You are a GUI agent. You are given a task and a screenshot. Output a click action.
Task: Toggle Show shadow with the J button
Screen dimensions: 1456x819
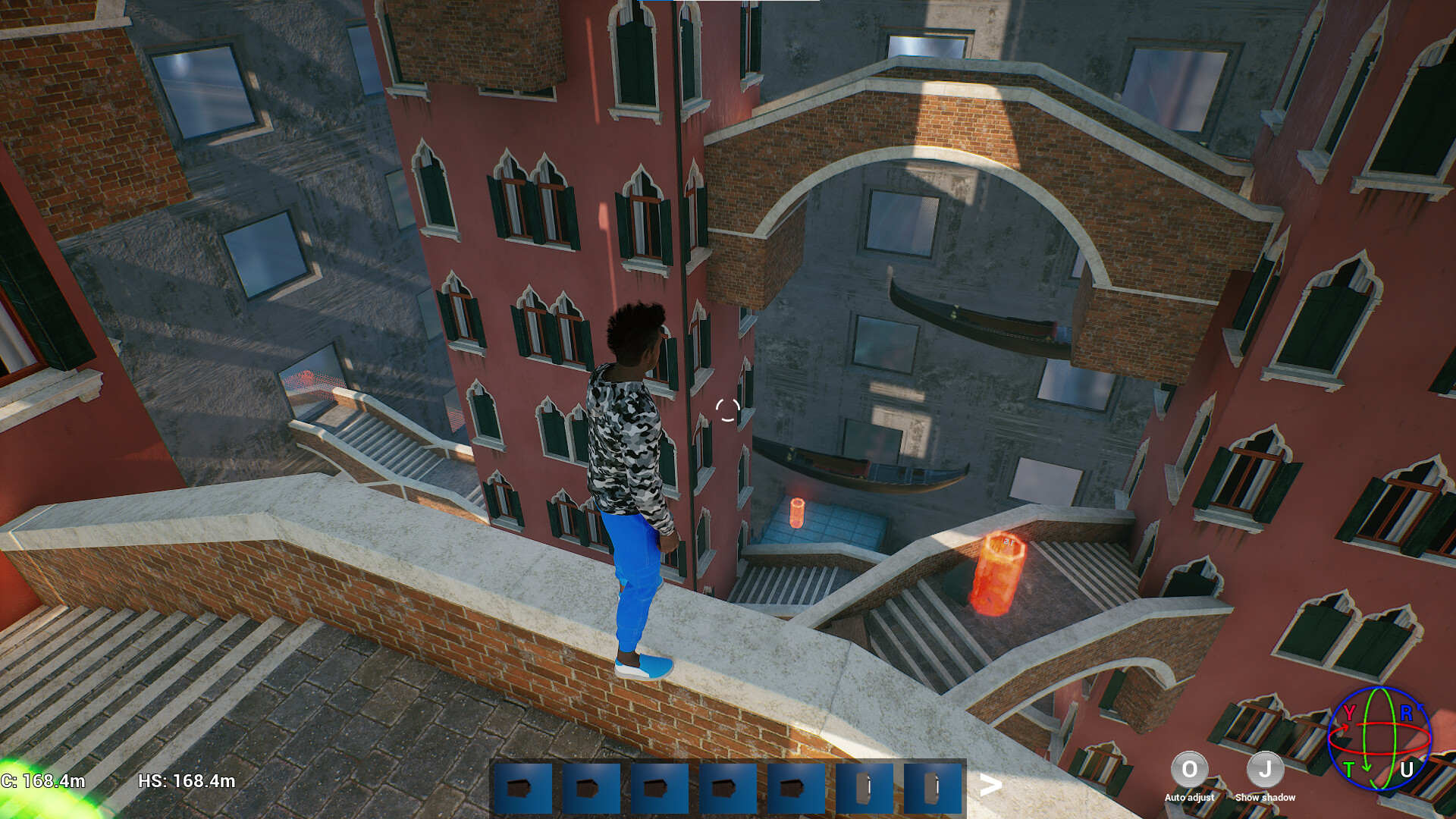[x=1264, y=770]
